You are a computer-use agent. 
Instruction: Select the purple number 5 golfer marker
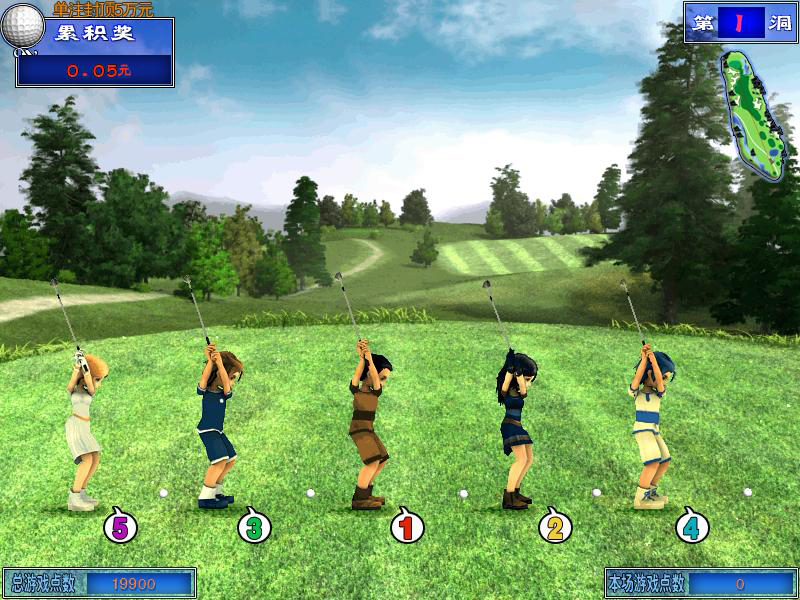coord(121,525)
